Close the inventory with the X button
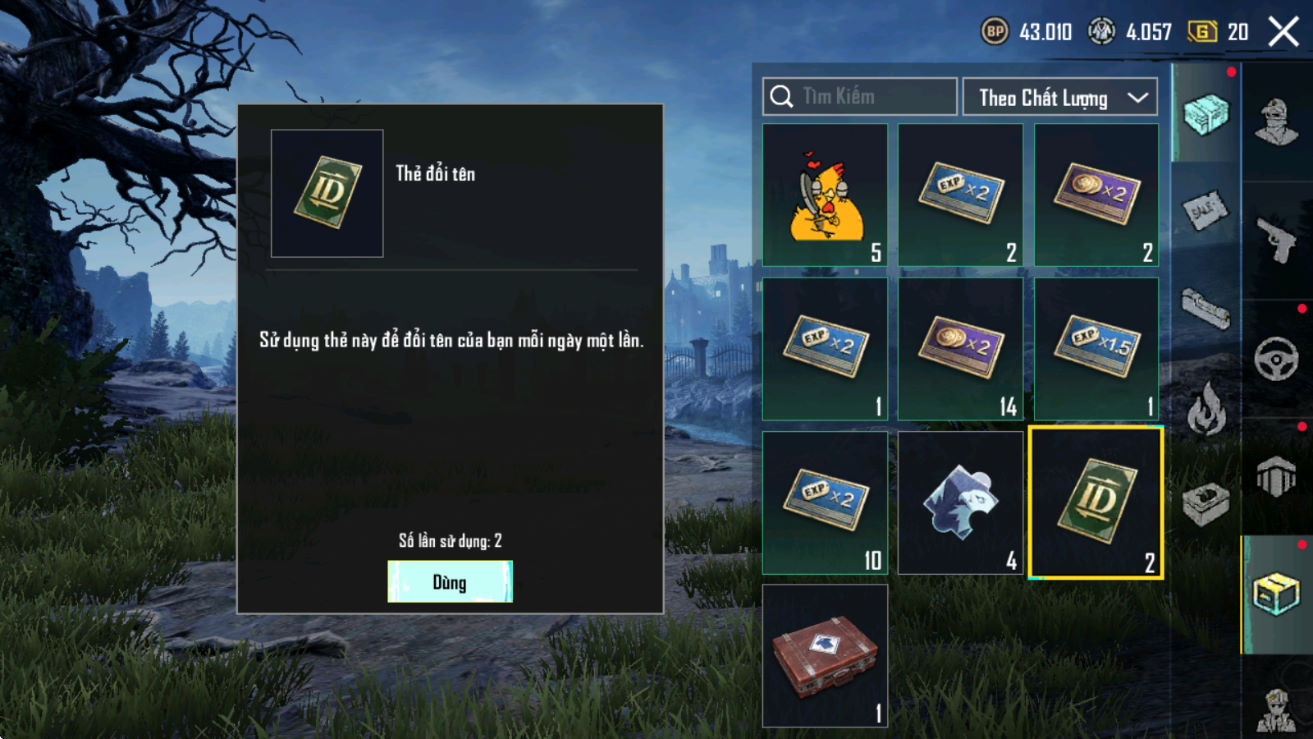1313x739 pixels. pos(1283,32)
